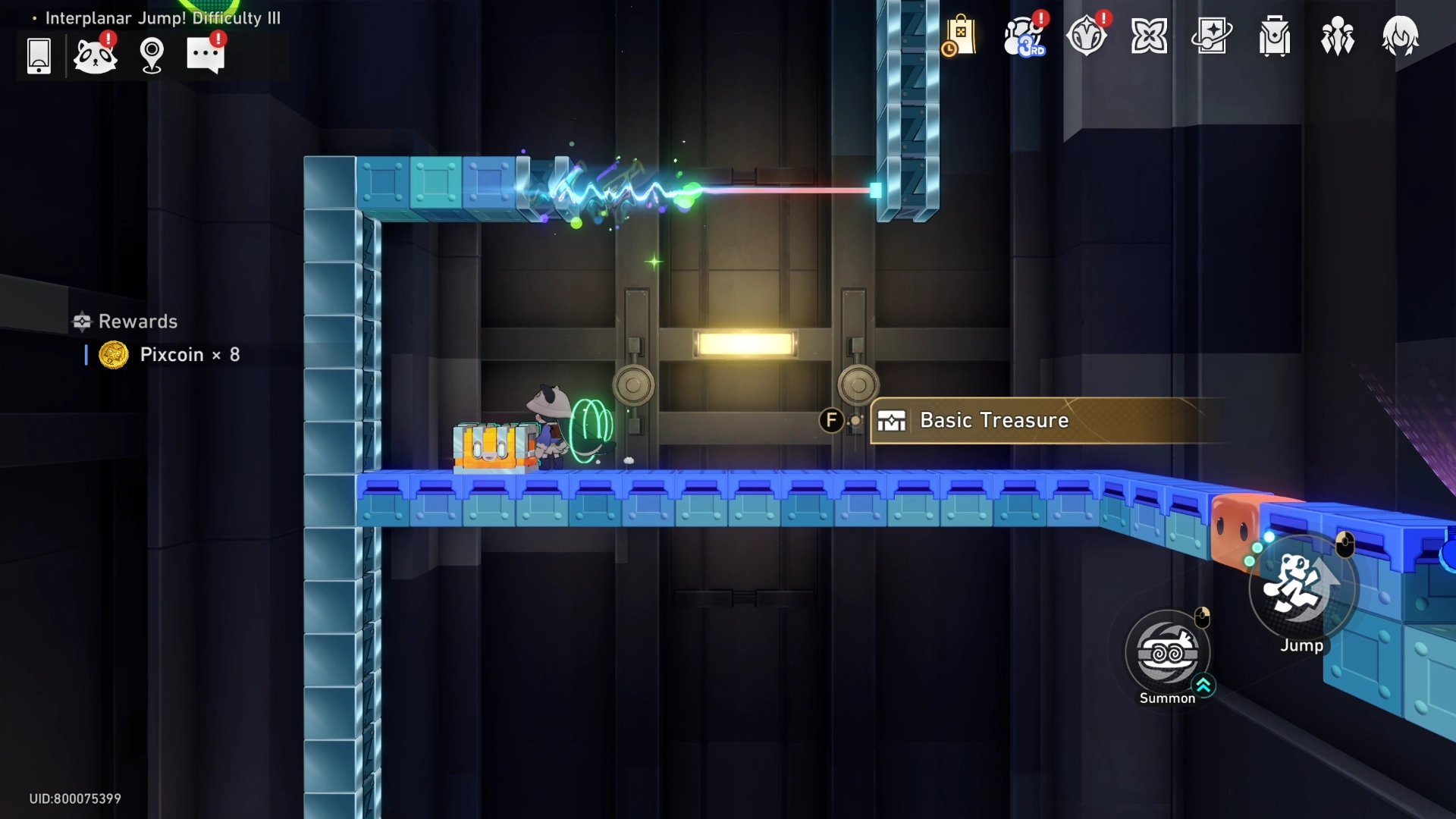Open the shopping bag store icon

[960, 36]
